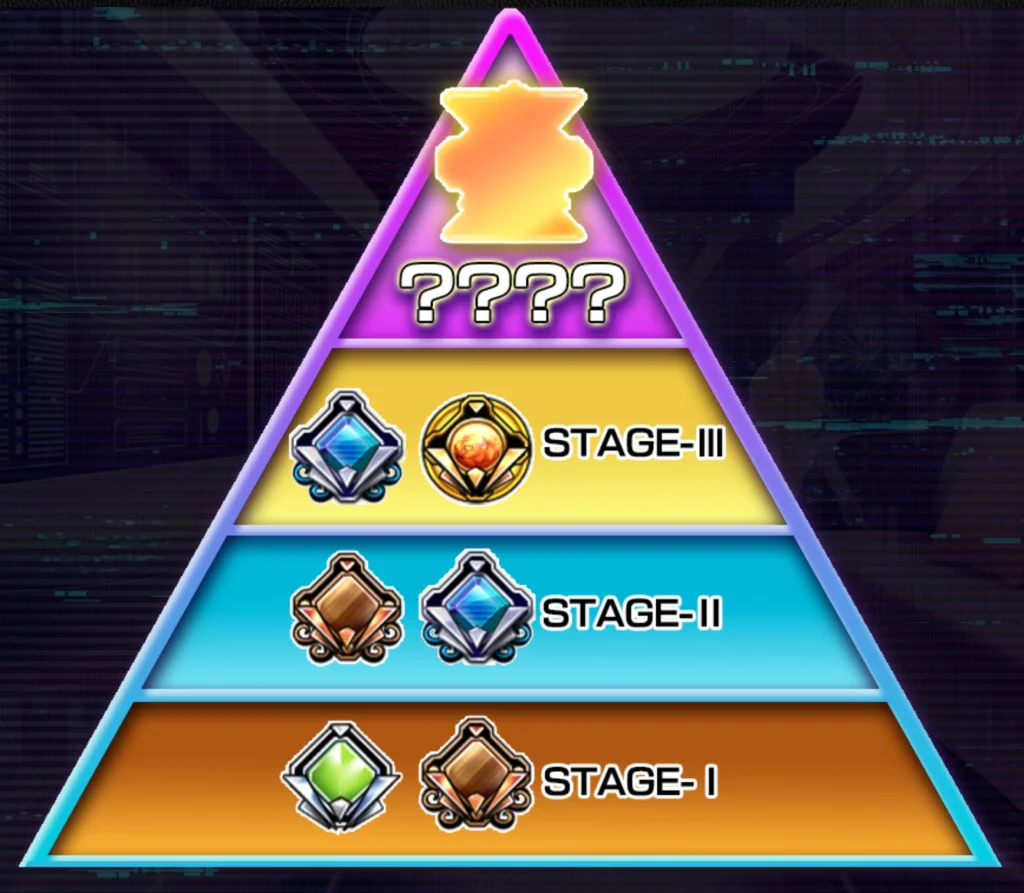
Task: Choose the STAGE-II label
Action: point(631,612)
